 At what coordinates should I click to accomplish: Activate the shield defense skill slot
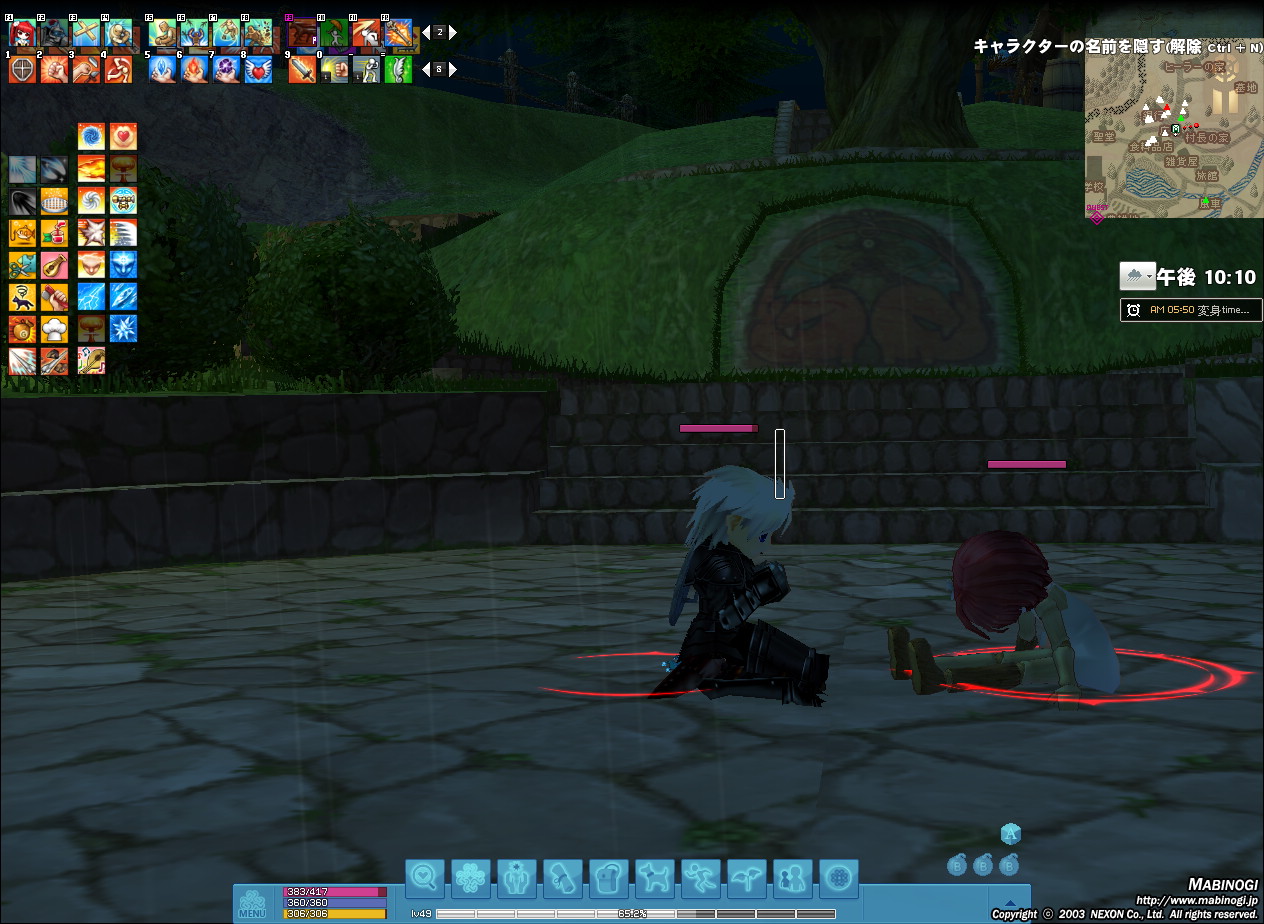[x=22, y=69]
